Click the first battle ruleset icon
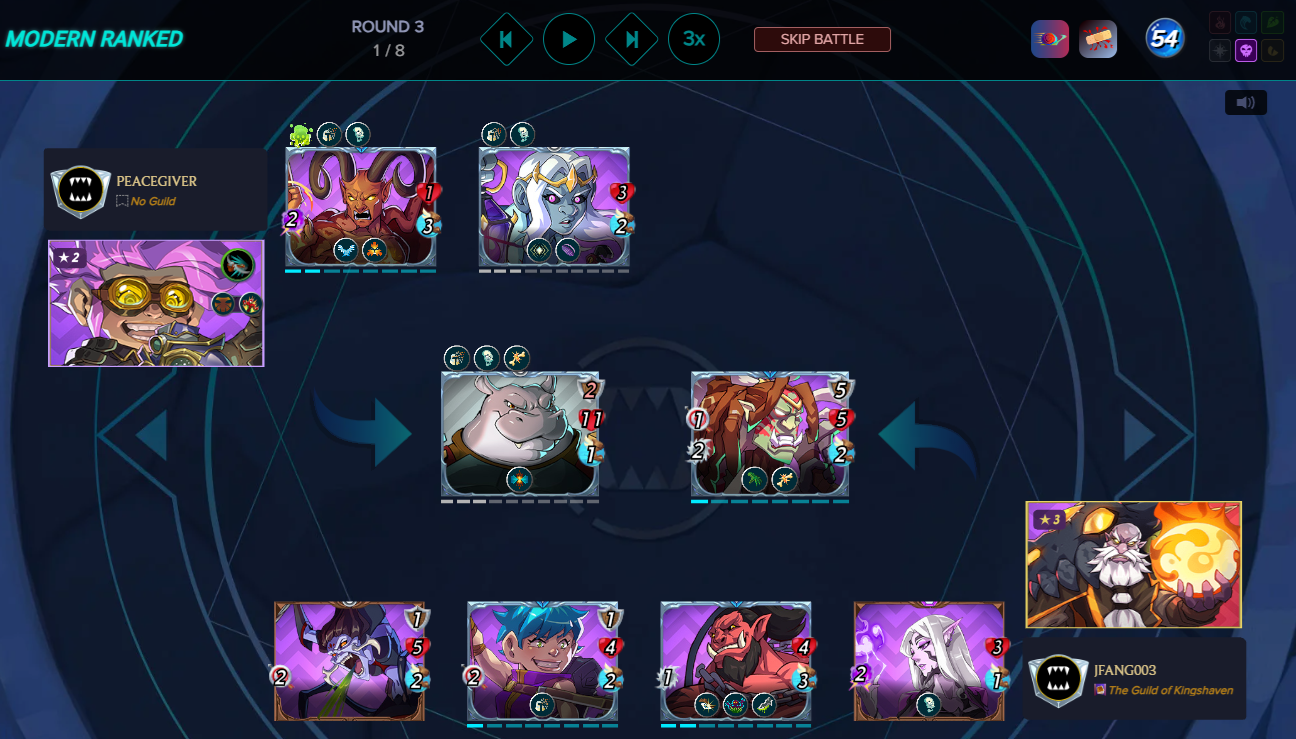 tap(1050, 39)
